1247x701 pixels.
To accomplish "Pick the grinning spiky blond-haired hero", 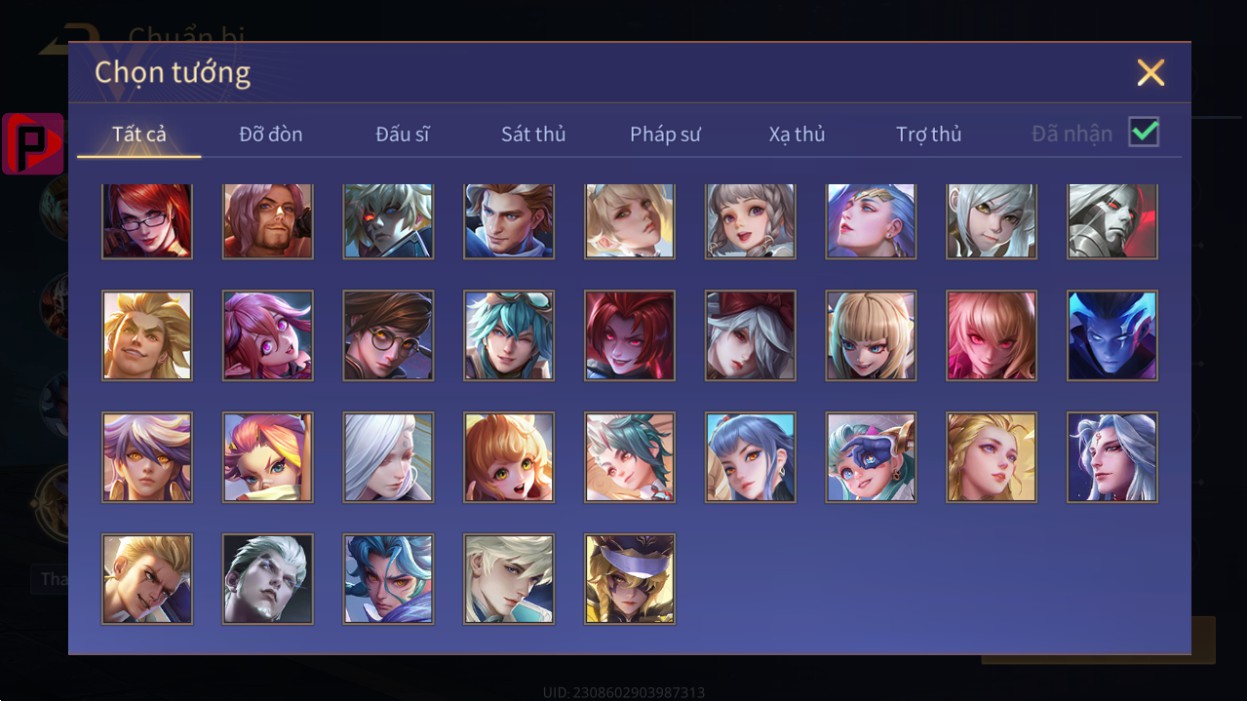I will (x=147, y=336).
